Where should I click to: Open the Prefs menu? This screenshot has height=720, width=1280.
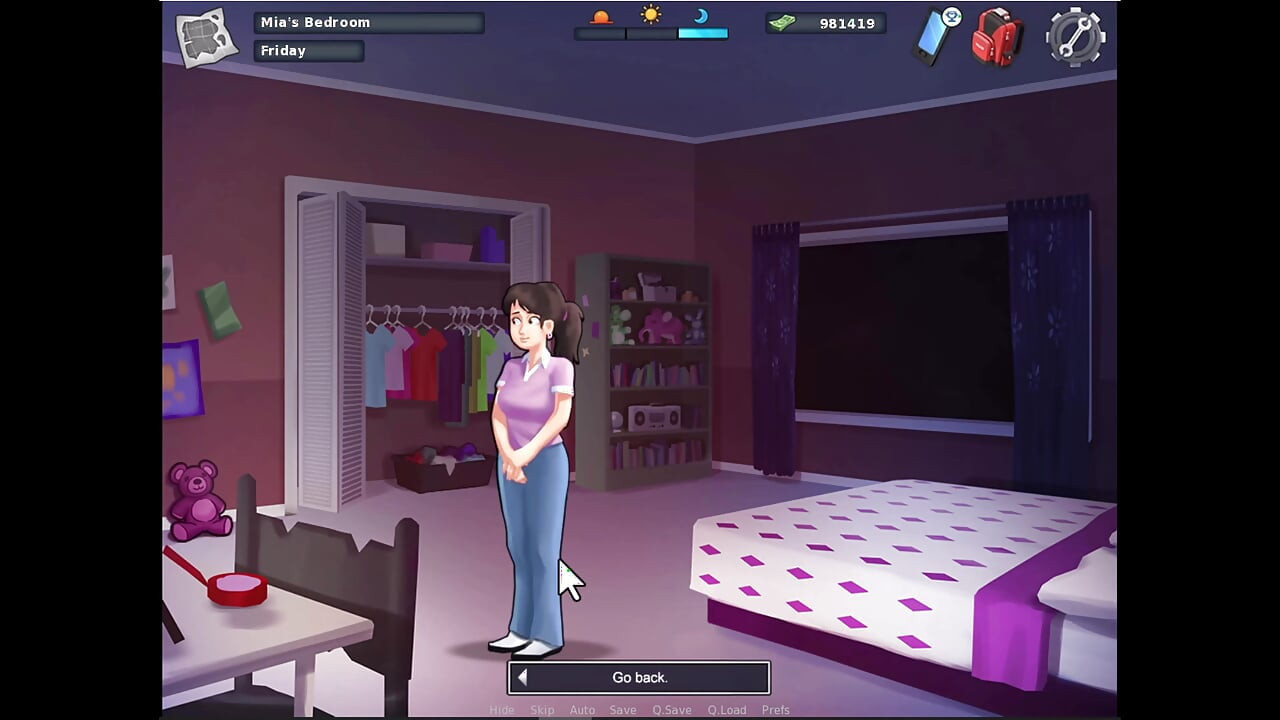[777, 709]
